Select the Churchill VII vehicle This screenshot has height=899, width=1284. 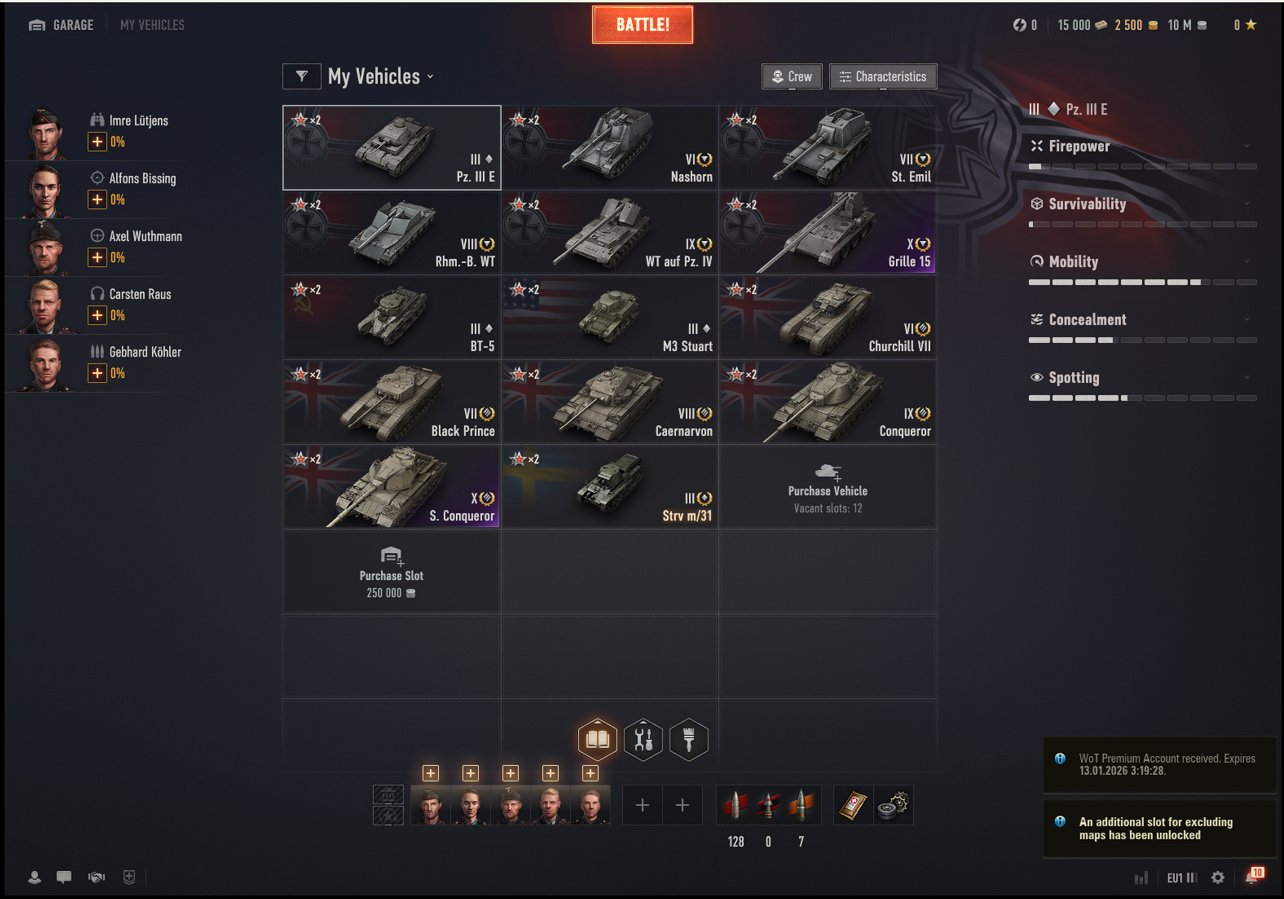[827, 317]
